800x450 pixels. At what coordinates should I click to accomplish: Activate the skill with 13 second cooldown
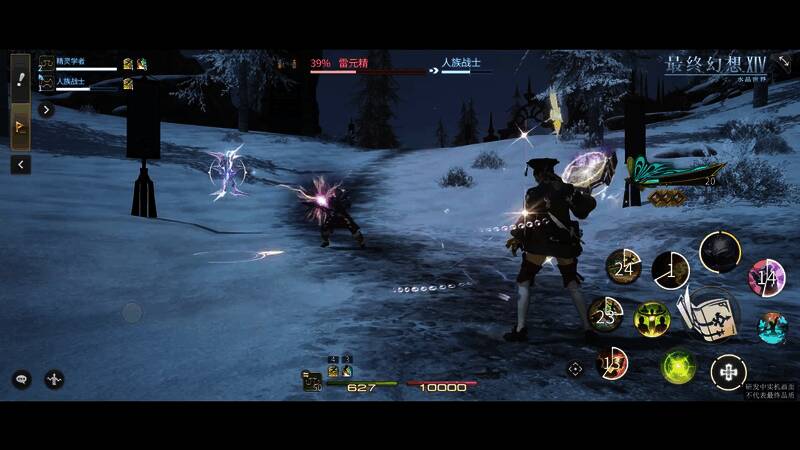click(x=612, y=364)
